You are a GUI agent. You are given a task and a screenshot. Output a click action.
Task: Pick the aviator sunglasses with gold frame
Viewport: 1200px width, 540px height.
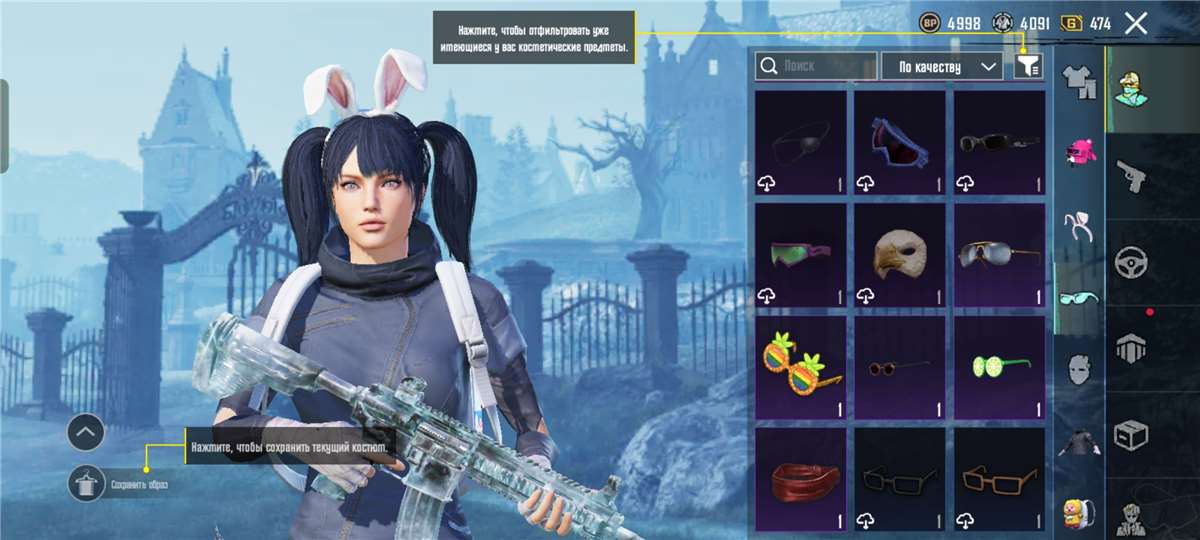coord(999,256)
